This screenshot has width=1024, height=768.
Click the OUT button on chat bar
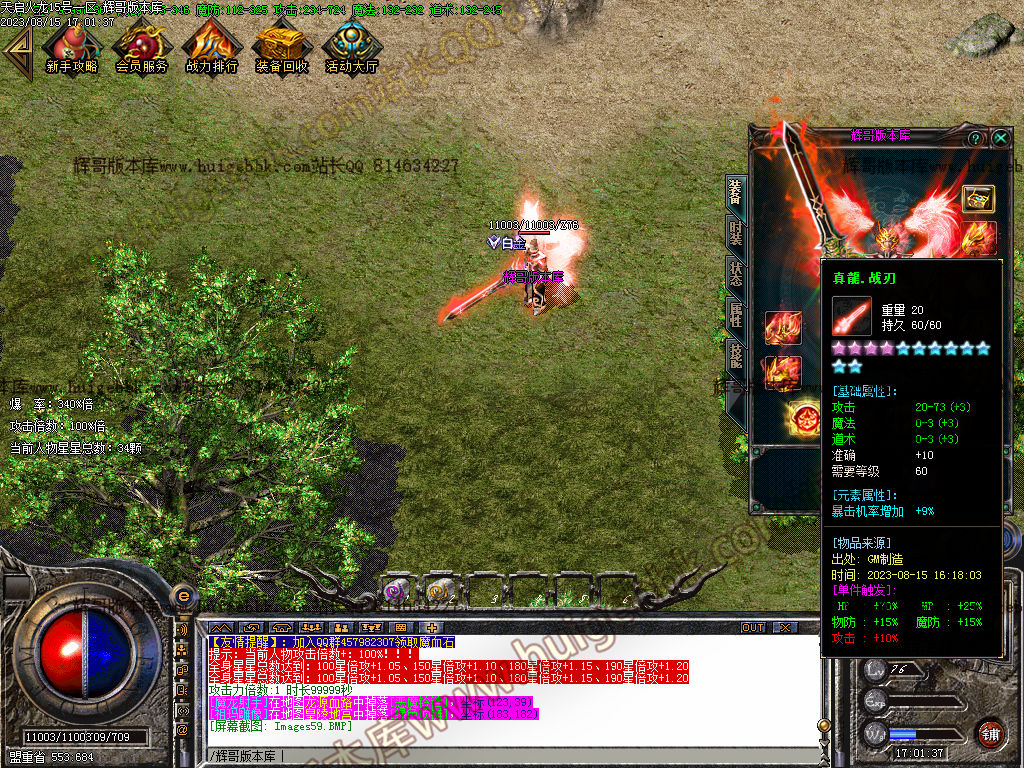pyautogui.click(x=753, y=627)
